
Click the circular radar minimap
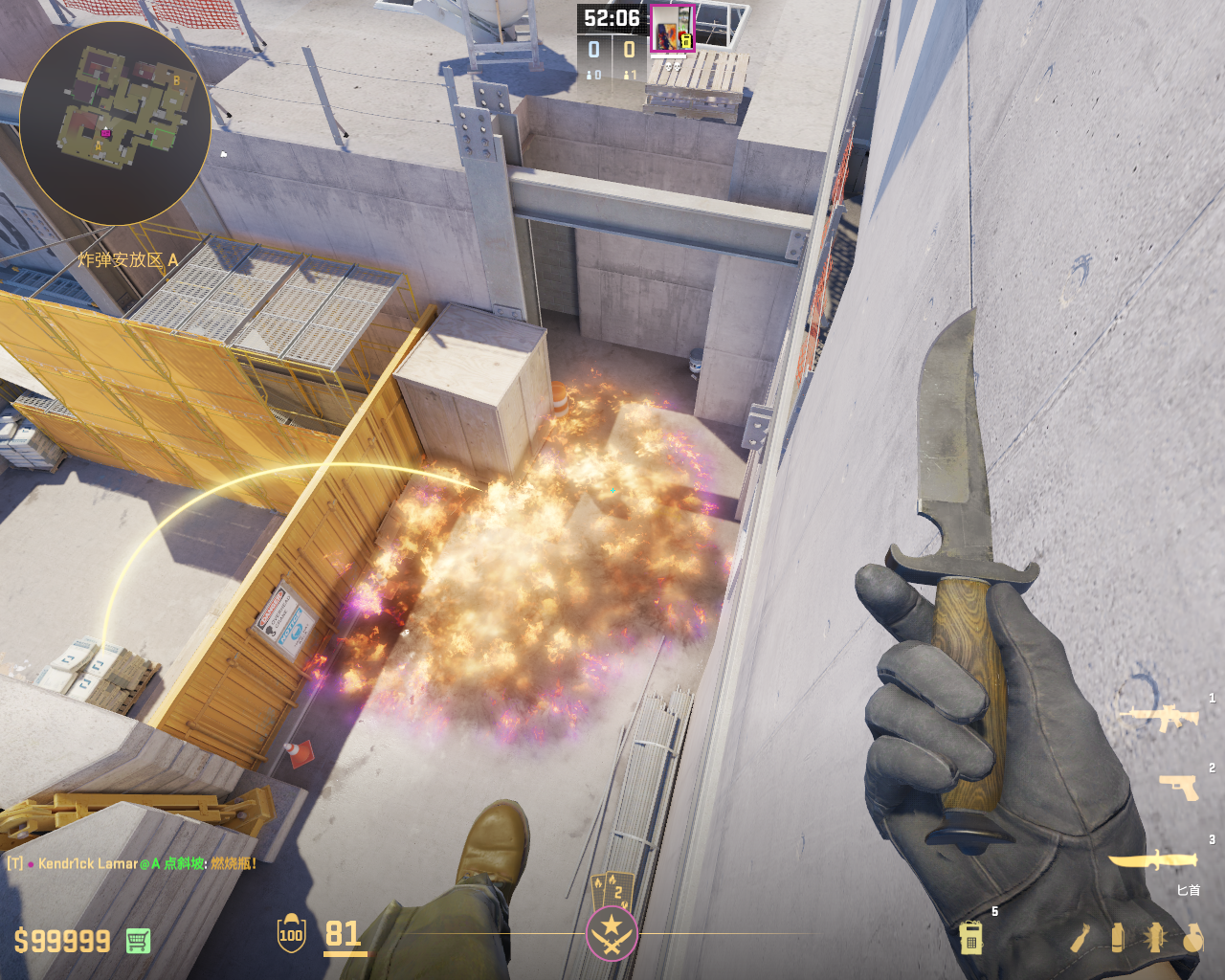pyautogui.click(x=115, y=122)
